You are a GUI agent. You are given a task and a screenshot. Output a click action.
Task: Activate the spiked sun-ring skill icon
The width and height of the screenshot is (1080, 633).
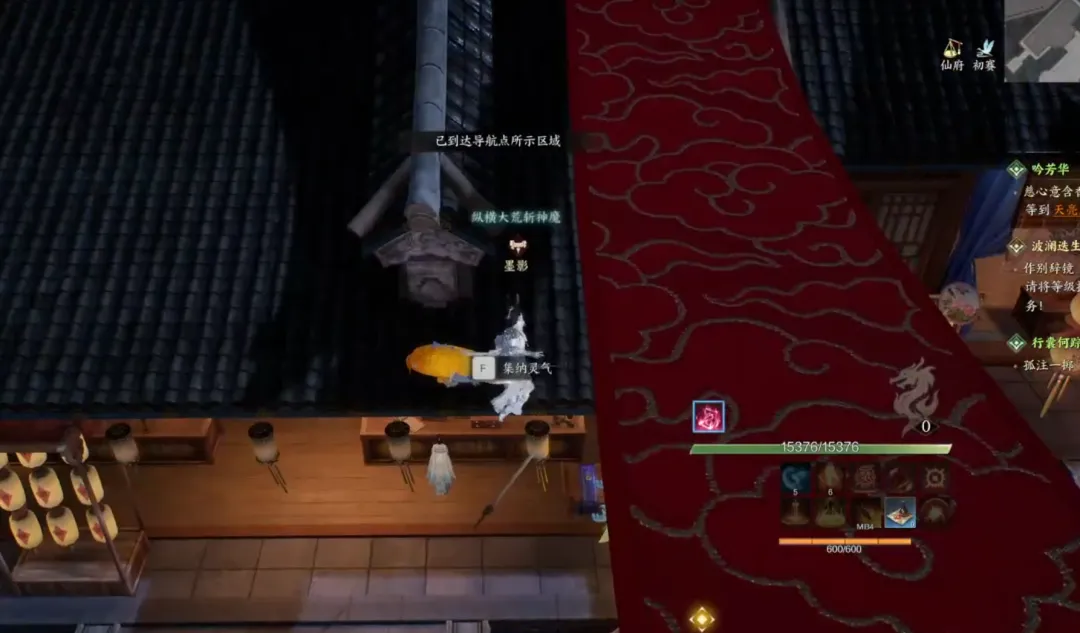(x=934, y=478)
